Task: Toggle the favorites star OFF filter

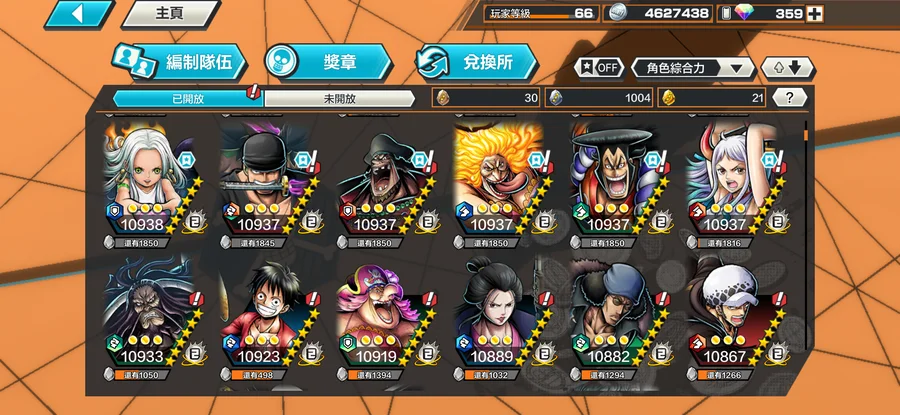Action: [x=598, y=68]
